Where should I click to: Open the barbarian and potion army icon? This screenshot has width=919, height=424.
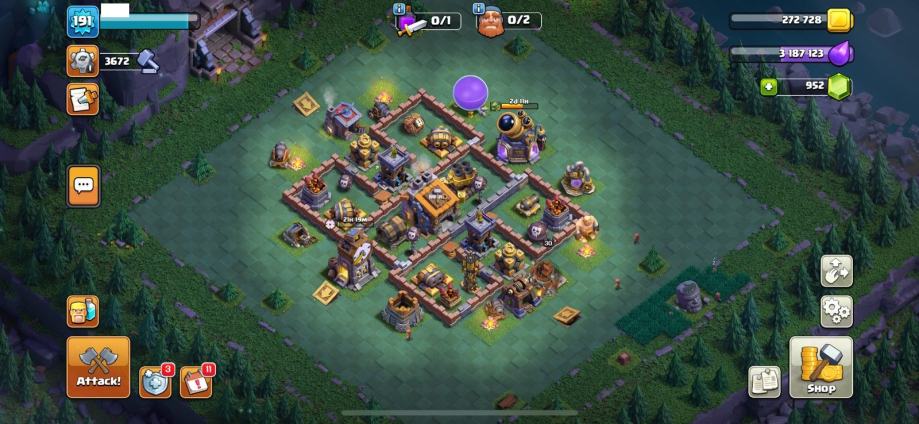[x=83, y=311]
